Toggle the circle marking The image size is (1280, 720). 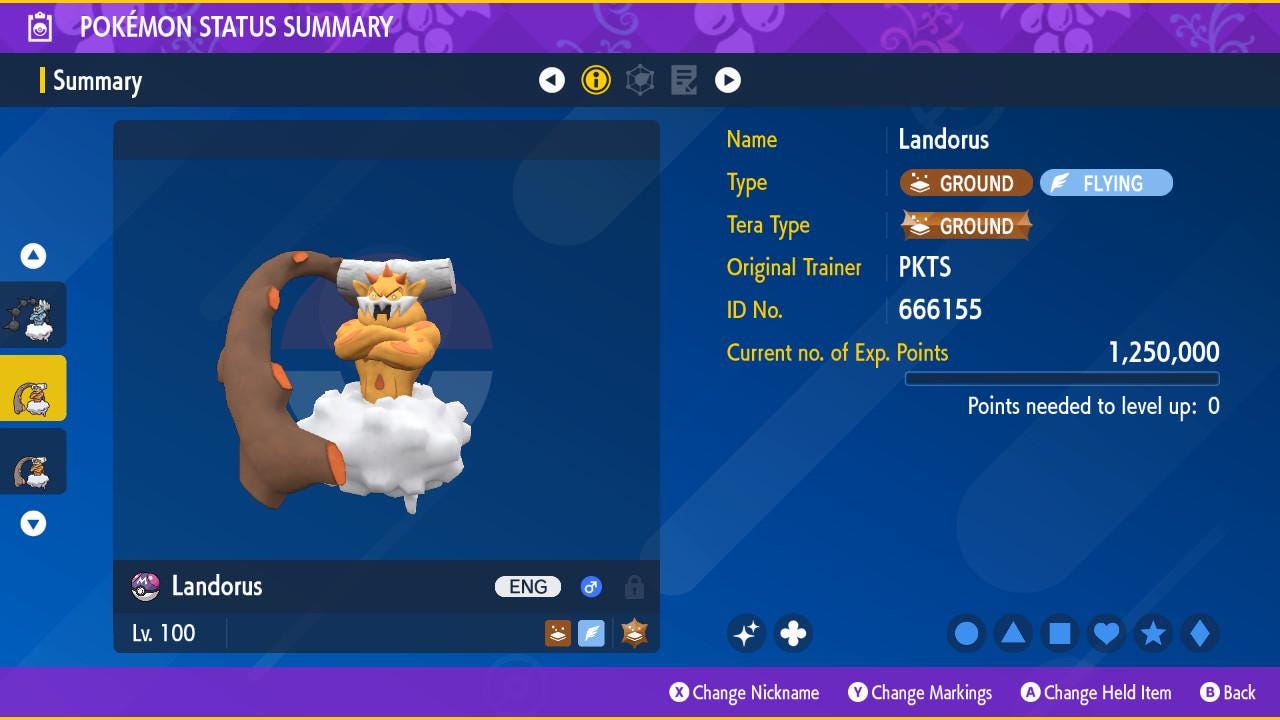pyautogui.click(x=966, y=633)
